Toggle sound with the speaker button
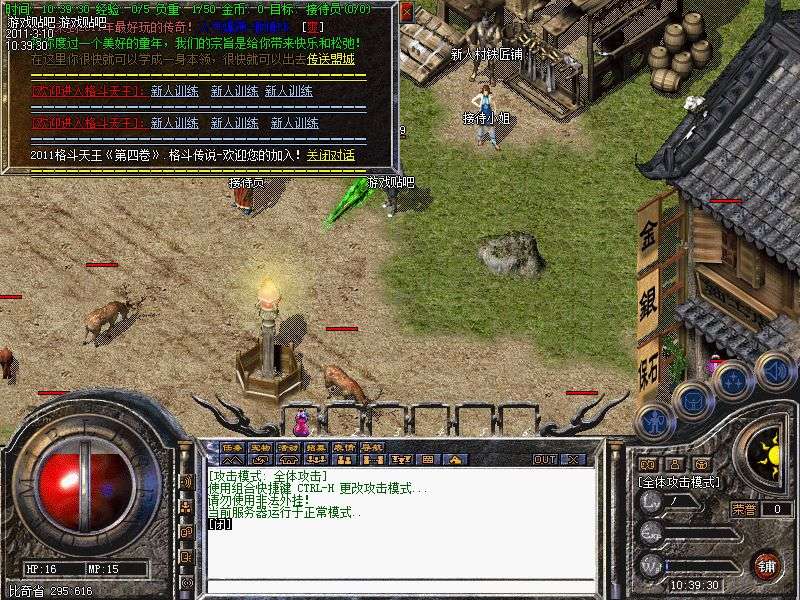This screenshot has width=800, height=600. [775, 371]
